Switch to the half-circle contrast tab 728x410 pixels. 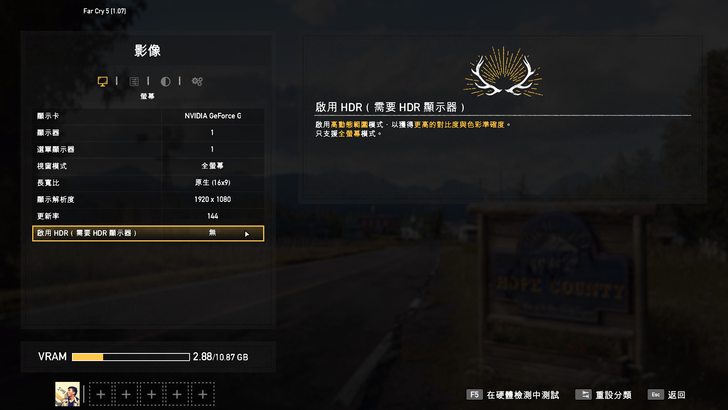[166, 81]
